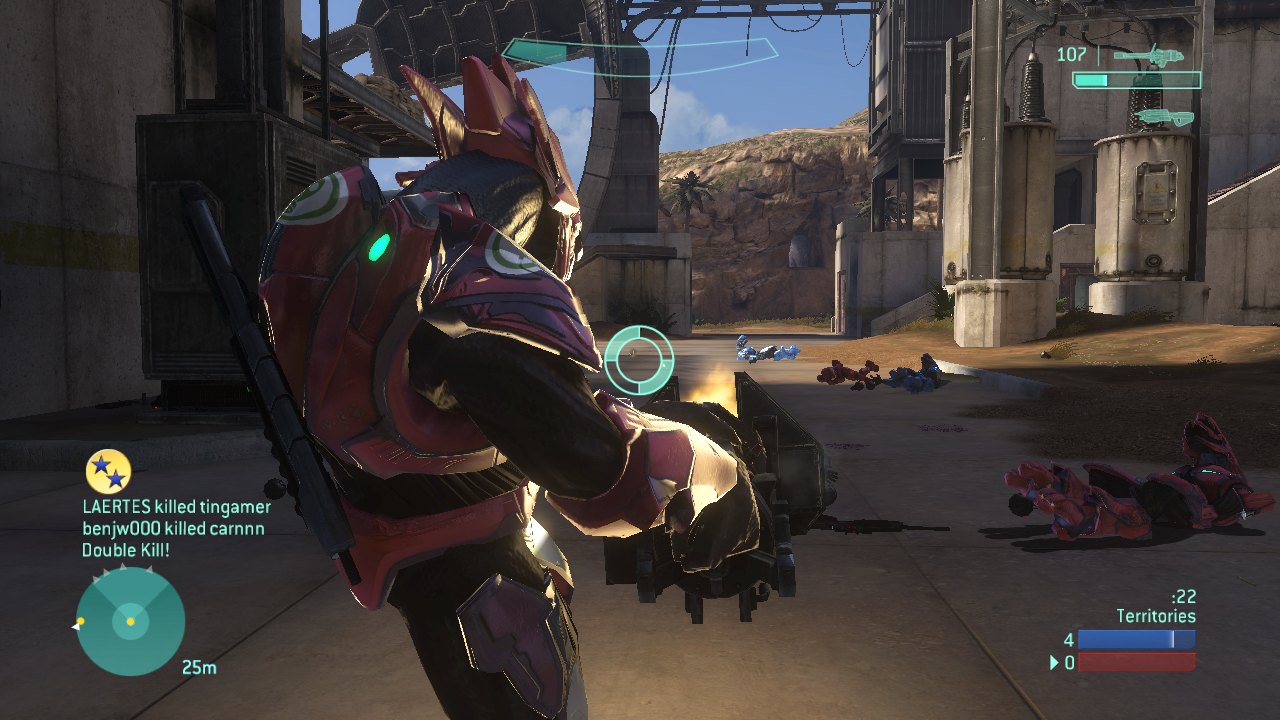Select the secondary weapon icon

coord(1166,118)
